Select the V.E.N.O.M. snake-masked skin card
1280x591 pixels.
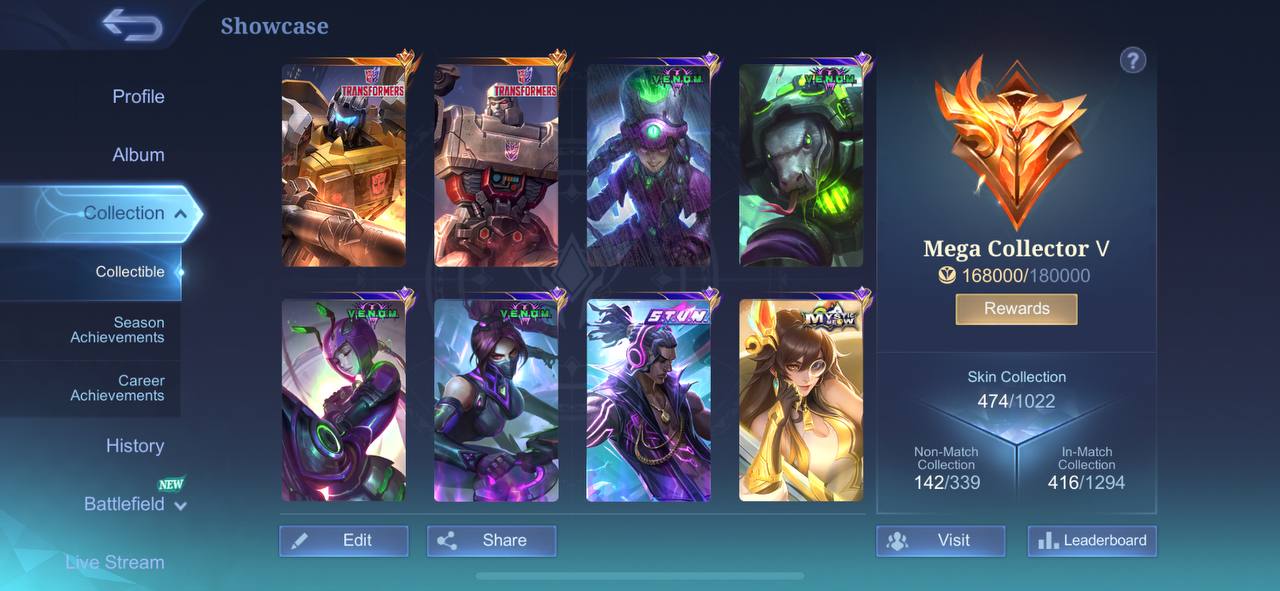(800, 166)
